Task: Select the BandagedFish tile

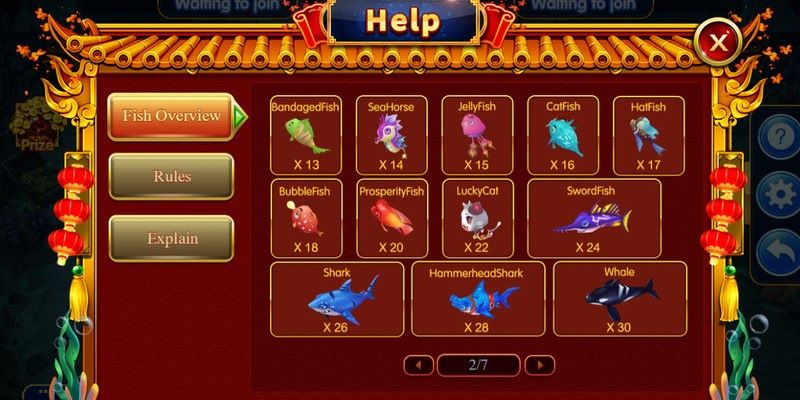Action: [305, 135]
